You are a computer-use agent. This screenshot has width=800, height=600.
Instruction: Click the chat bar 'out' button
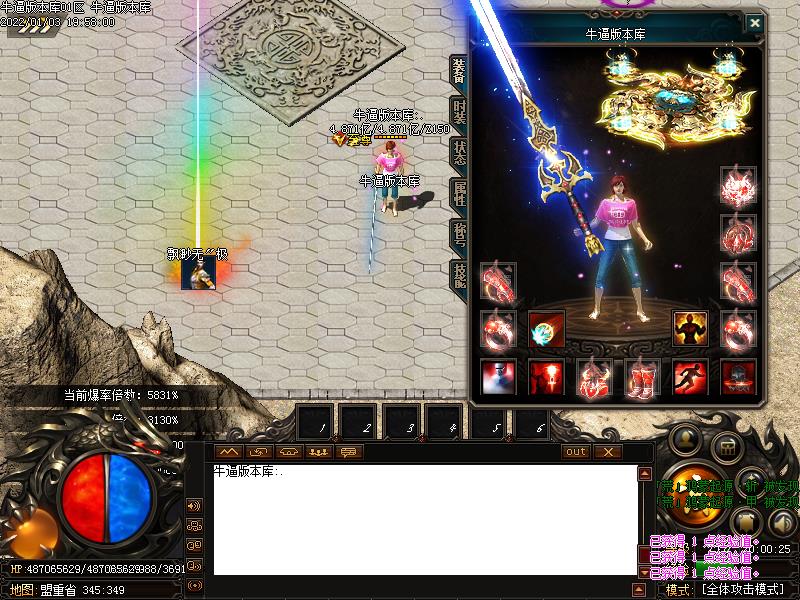pos(576,452)
